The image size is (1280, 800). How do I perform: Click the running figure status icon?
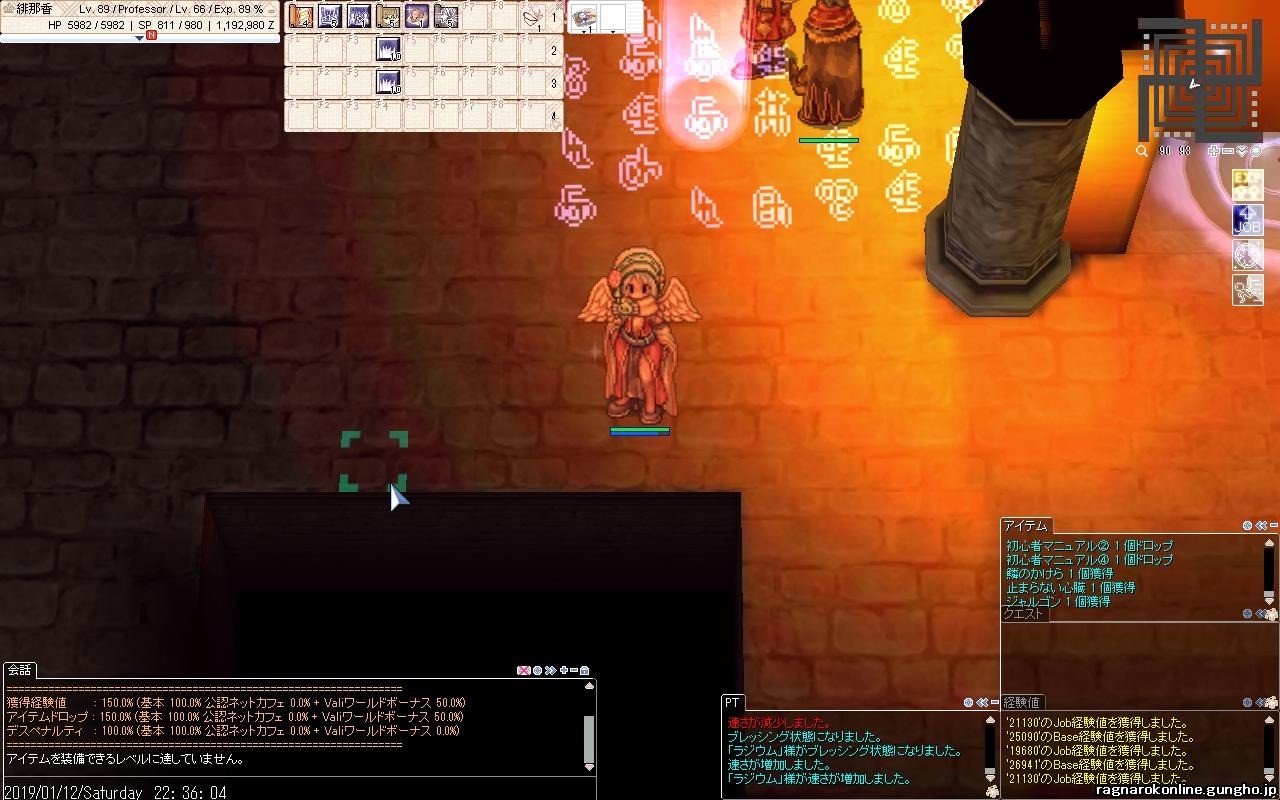click(1247, 290)
